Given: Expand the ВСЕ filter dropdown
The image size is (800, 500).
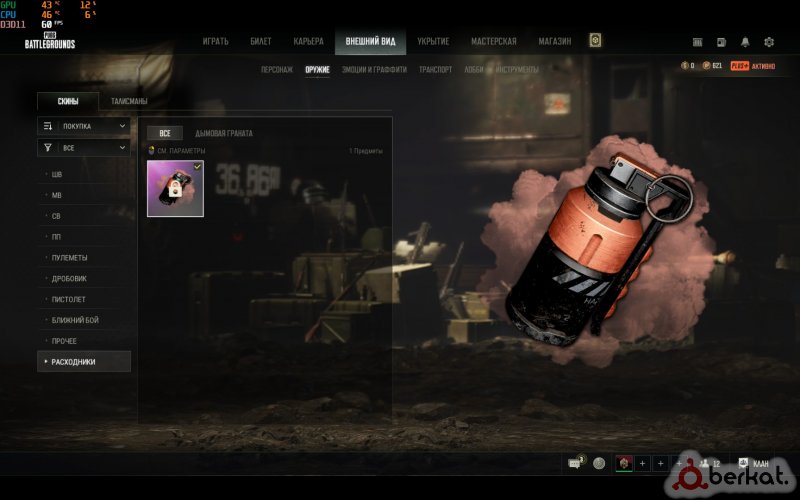Looking at the screenshot, I should click(84, 147).
